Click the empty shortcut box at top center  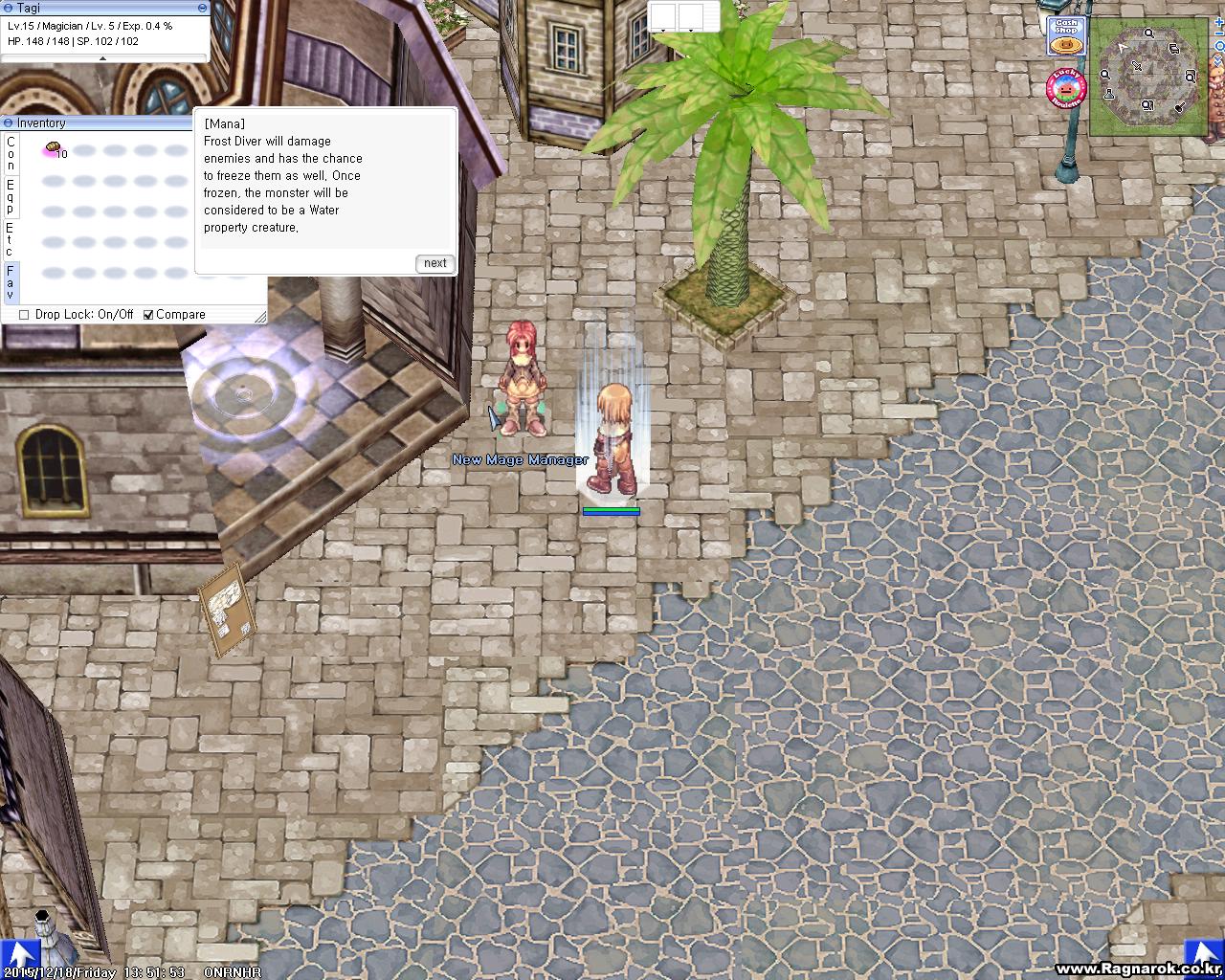661,15
